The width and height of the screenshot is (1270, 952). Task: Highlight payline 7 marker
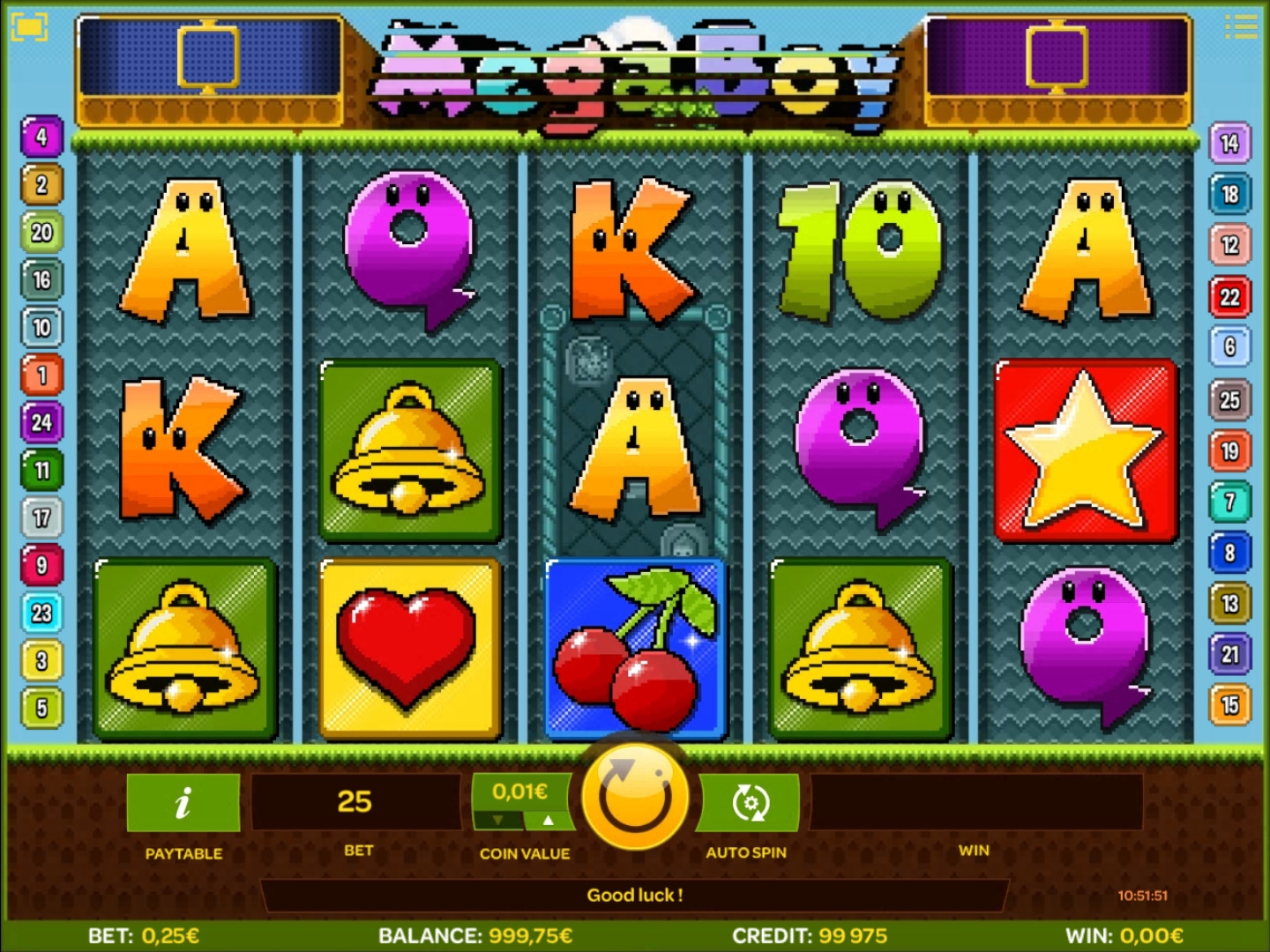click(x=1229, y=502)
